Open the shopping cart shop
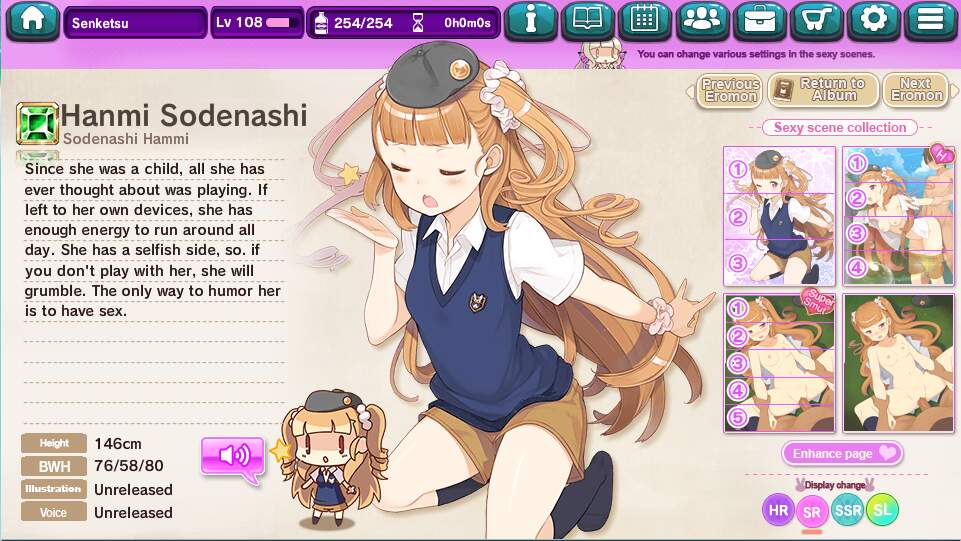This screenshot has width=961, height=541. tap(817, 20)
